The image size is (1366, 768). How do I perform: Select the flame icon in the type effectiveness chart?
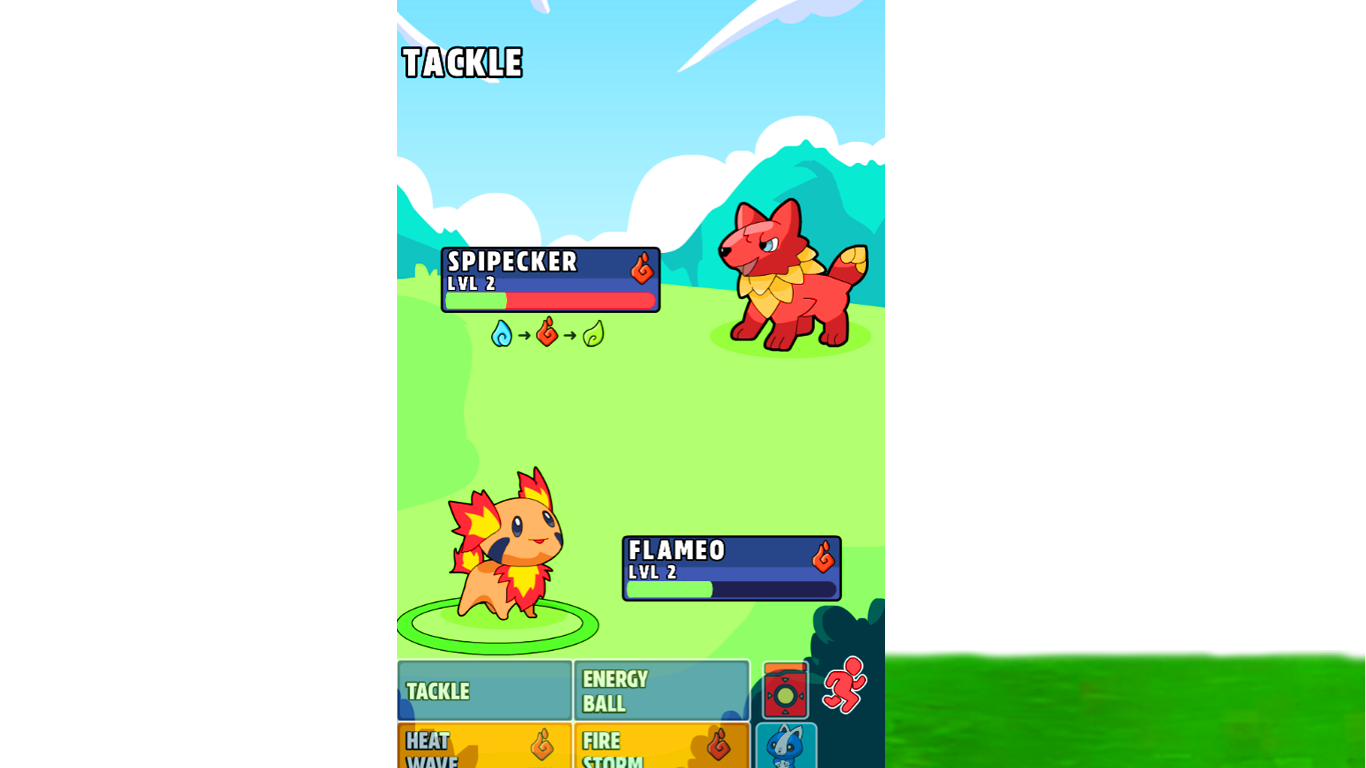tap(547, 335)
